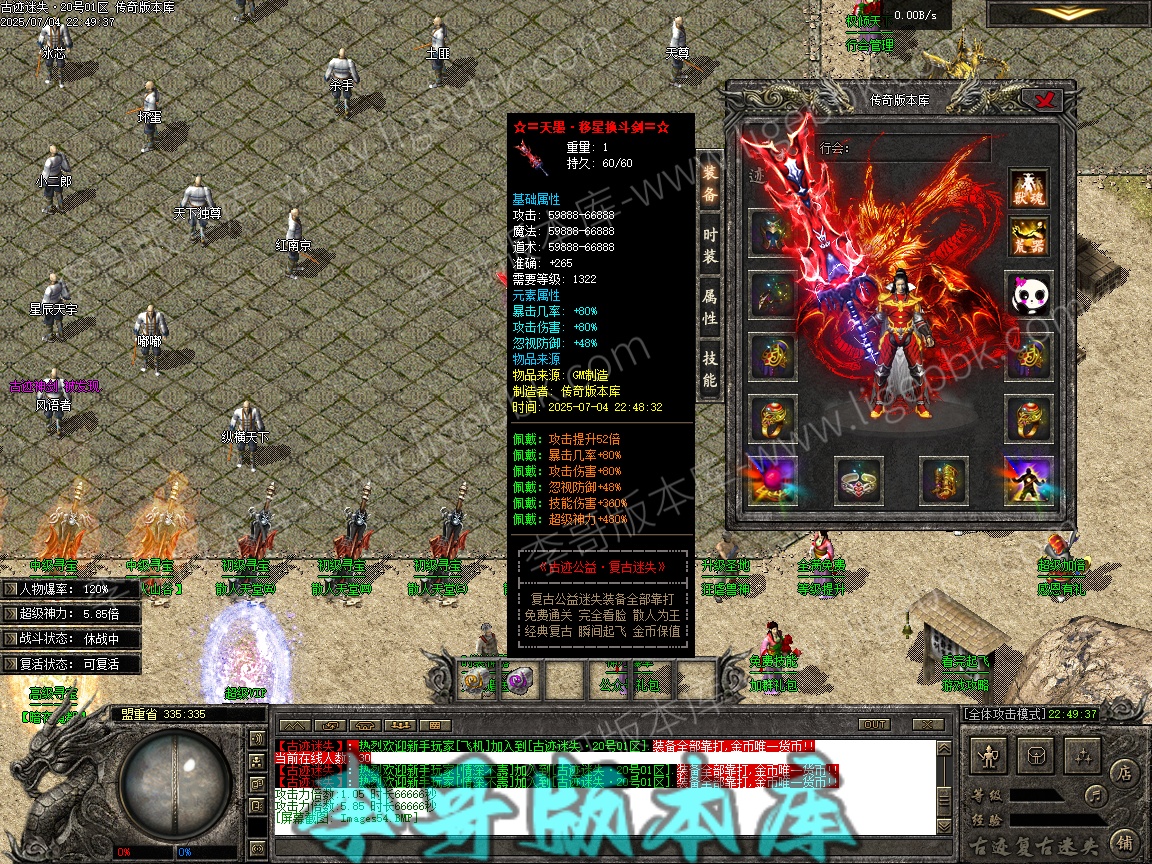Select the purple swirl scroll hotbar item
Viewport: 1152px width, 864px height.
pos(520,680)
